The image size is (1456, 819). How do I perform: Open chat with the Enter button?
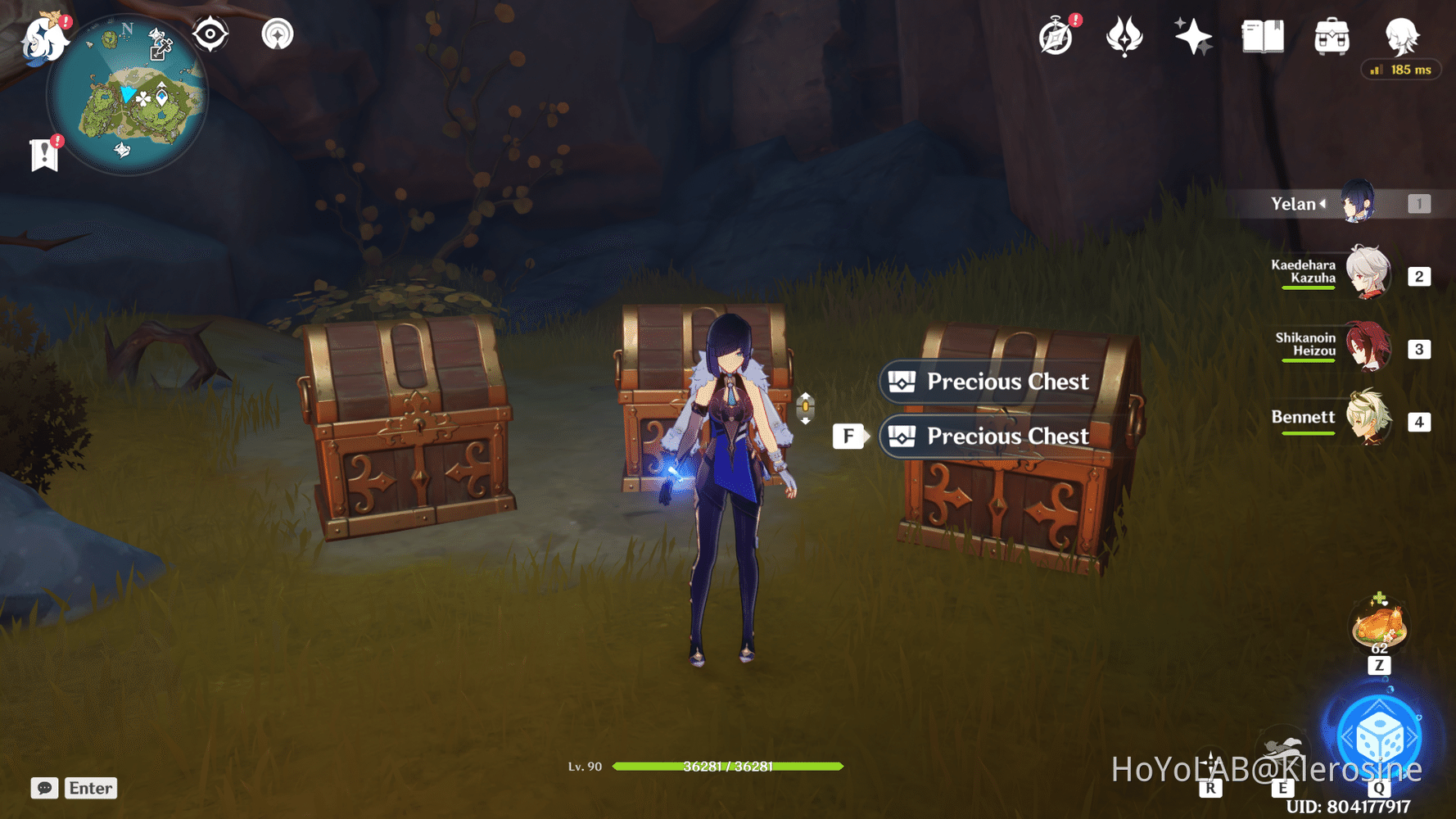pos(90,788)
